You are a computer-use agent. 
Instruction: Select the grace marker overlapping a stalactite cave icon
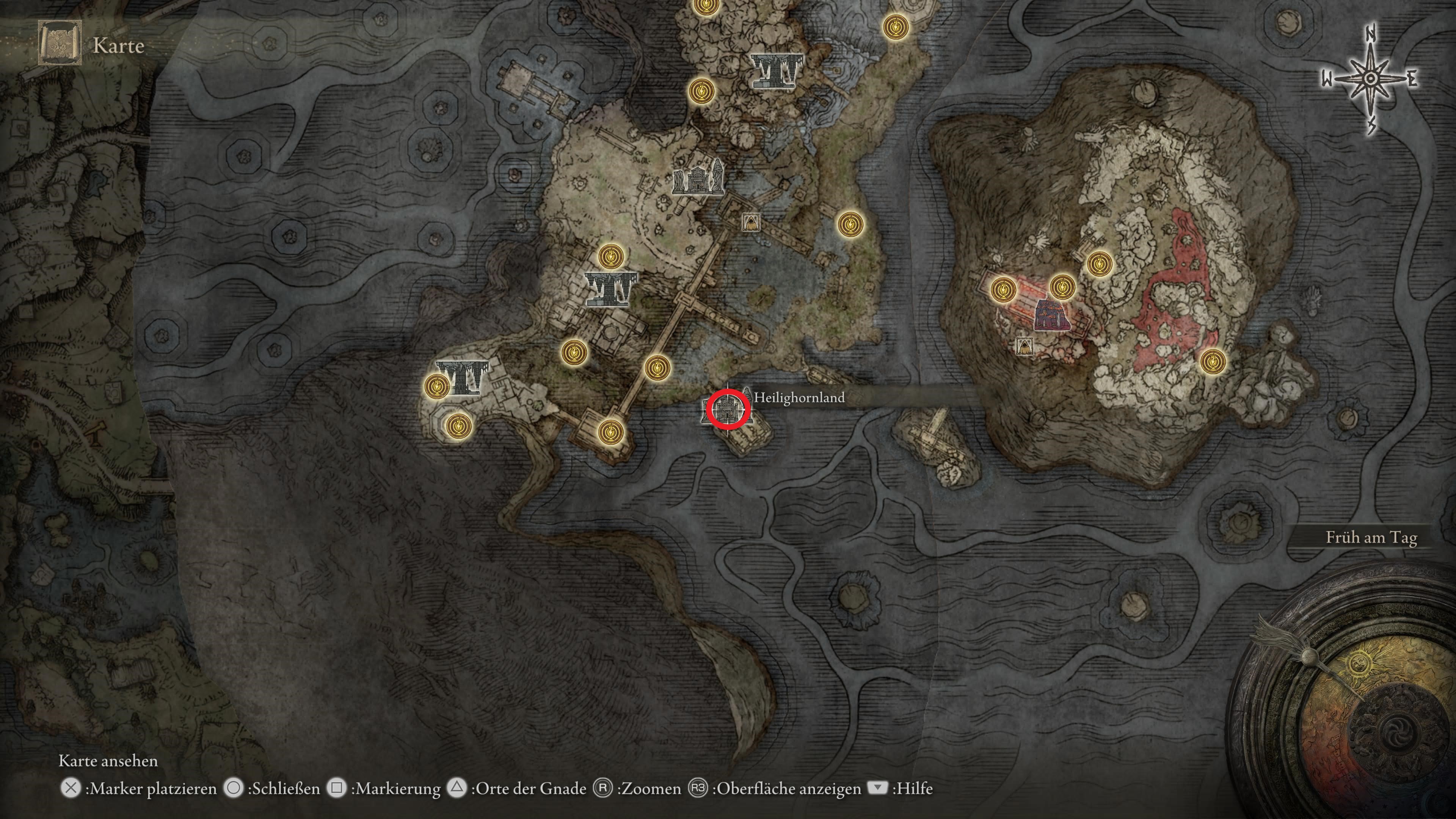coord(436,386)
